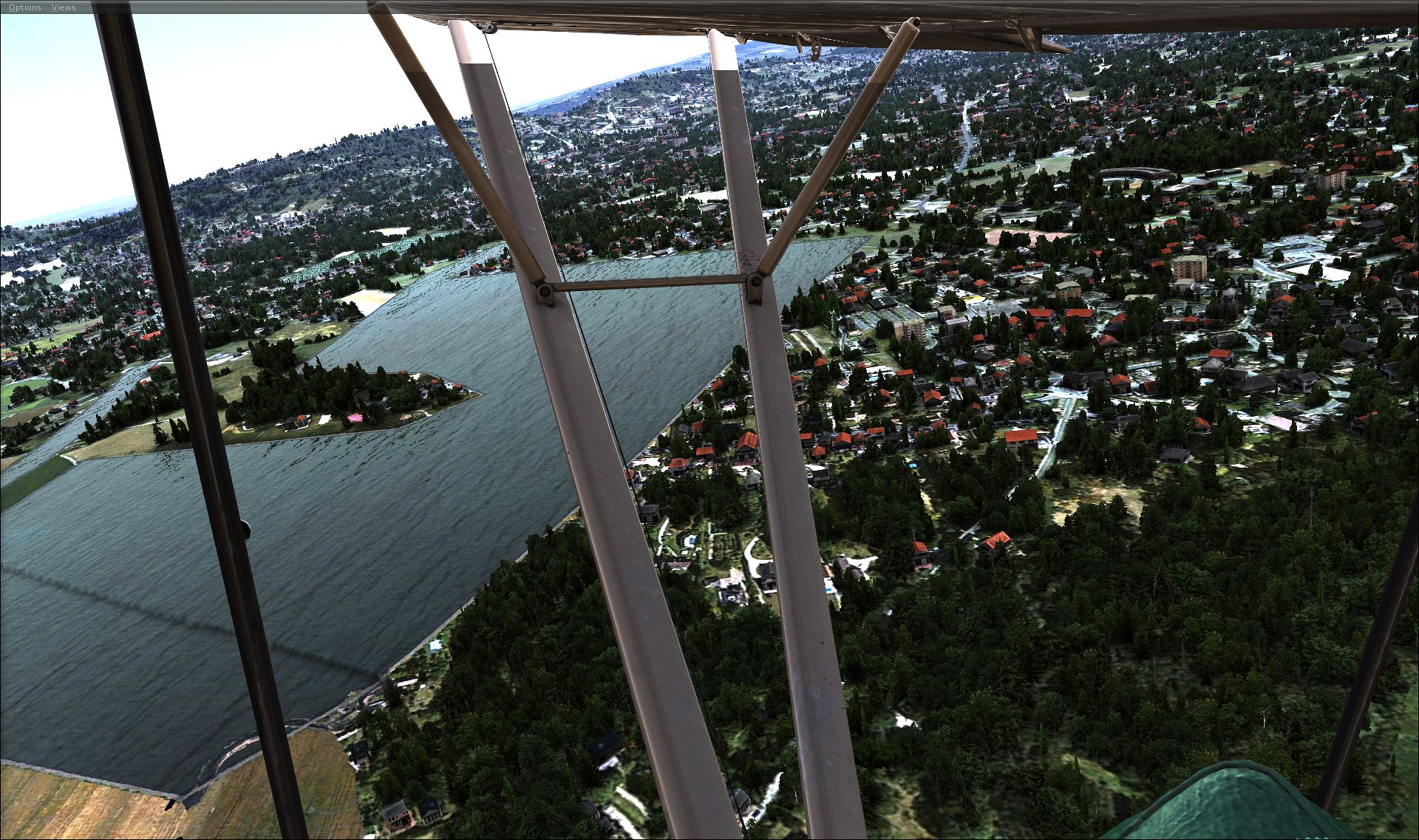Open the Options menu
Viewport: 1419px width, 840px height.
(25, 7)
